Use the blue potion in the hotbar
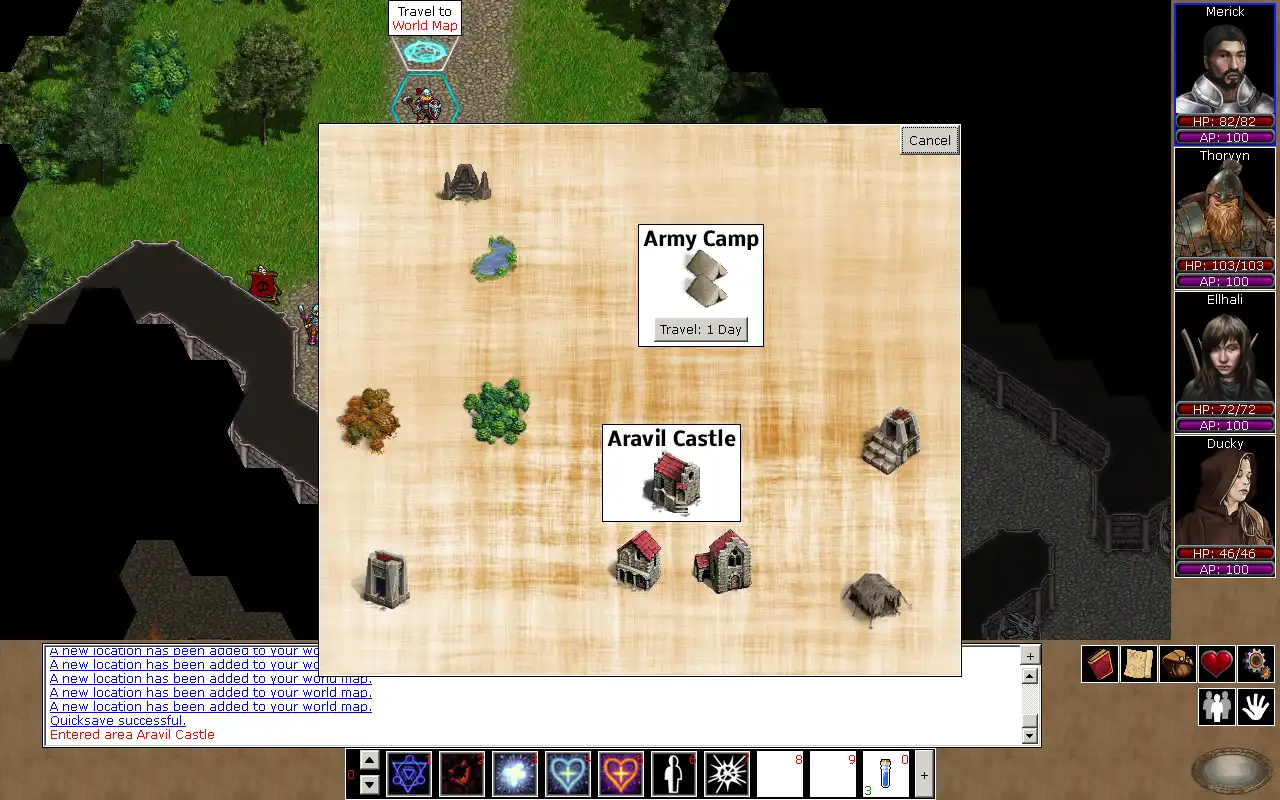 click(x=885, y=774)
